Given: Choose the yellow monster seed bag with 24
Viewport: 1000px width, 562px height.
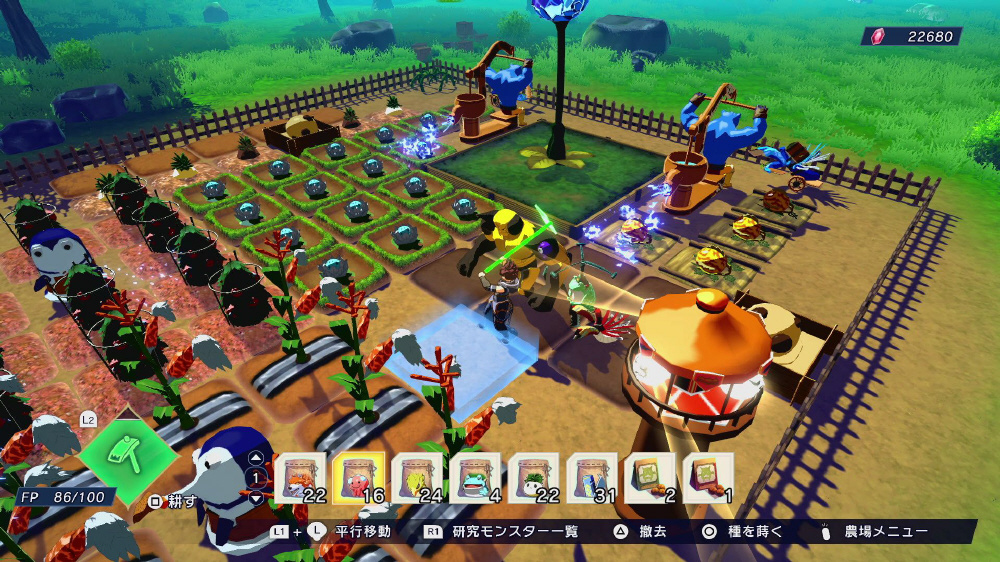Looking at the screenshot, I should click(x=417, y=478).
